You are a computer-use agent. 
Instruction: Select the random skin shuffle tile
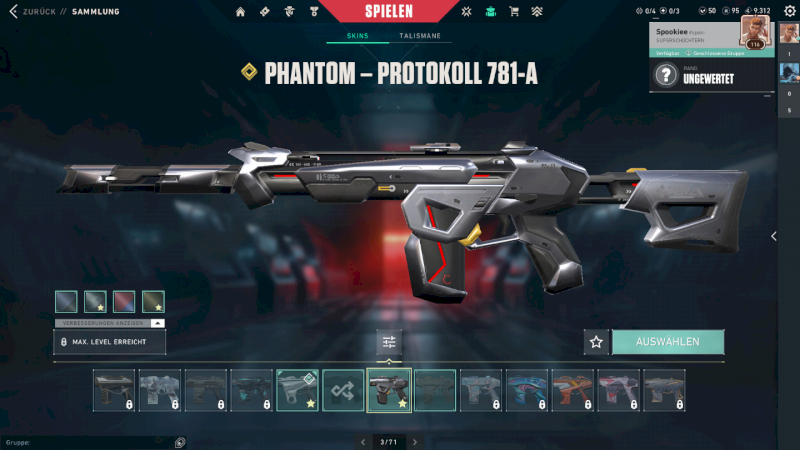(343, 390)
